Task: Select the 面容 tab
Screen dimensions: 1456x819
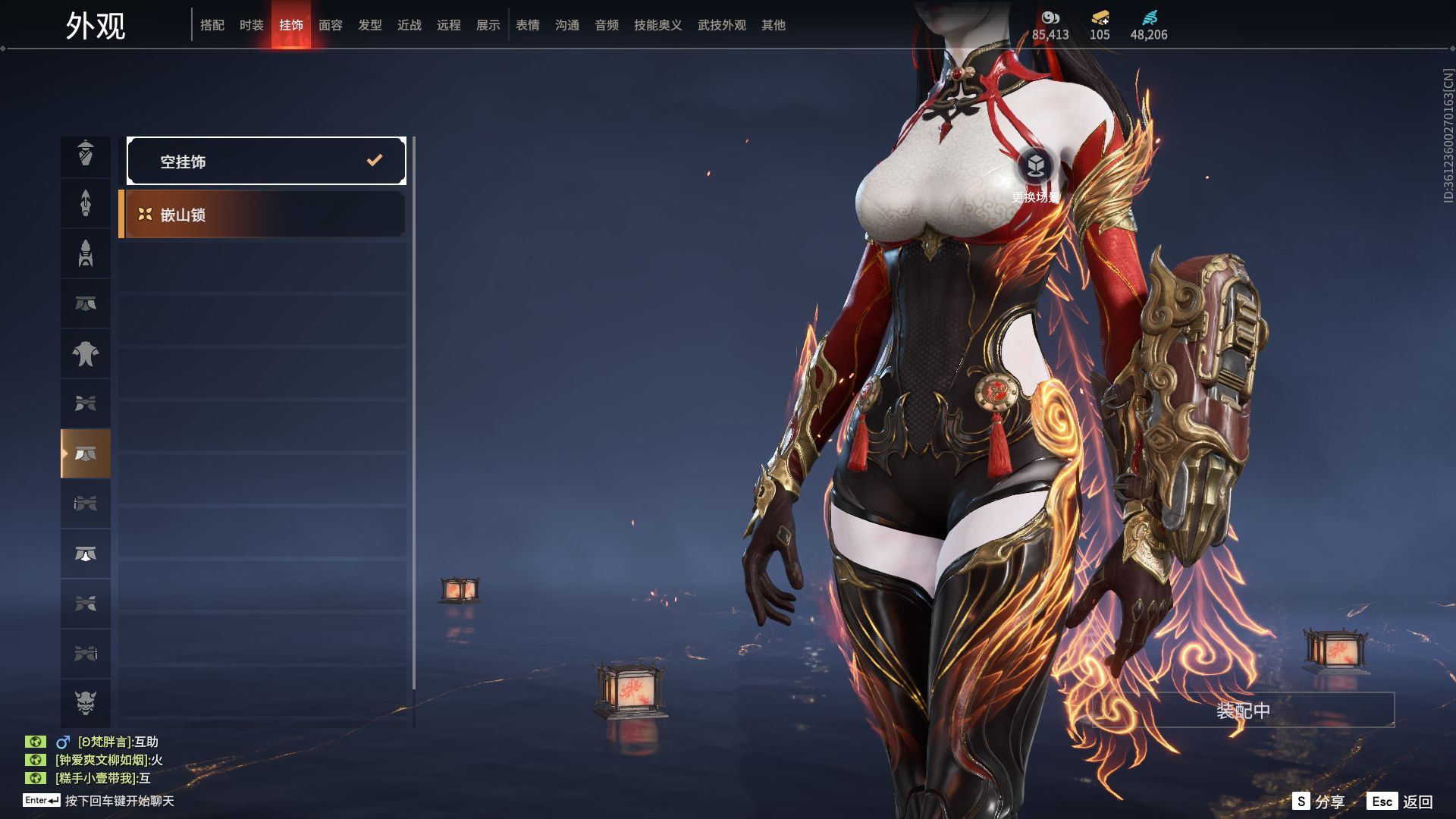Action: tap(331, 25)
